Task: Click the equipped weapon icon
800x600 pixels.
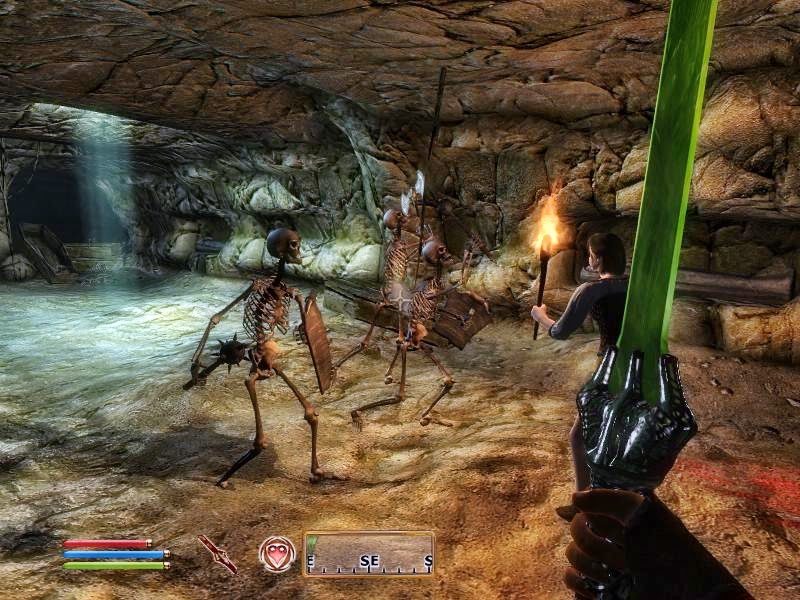Action: (x=217, y=553)
